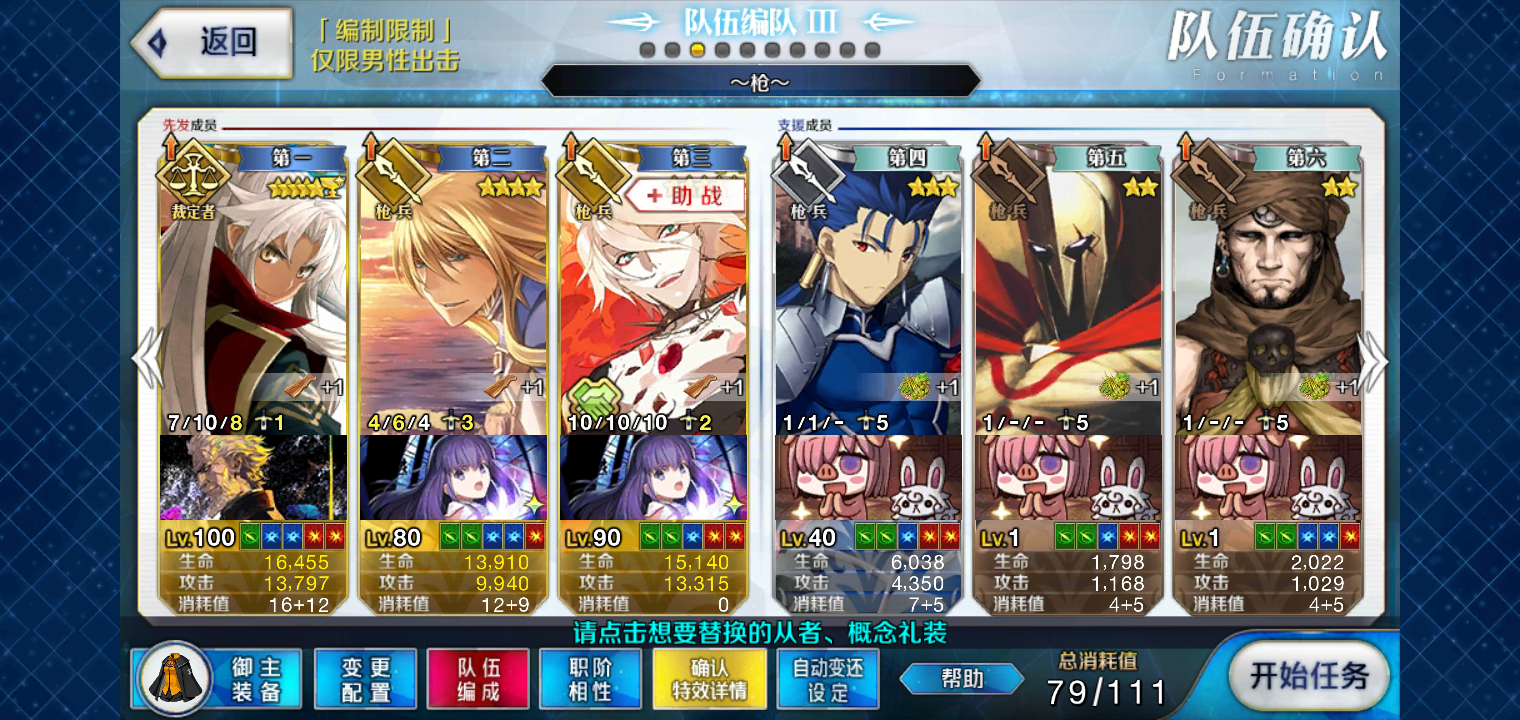Select the turbaned Lancer in slot 第六

[x=1268, y=290]
